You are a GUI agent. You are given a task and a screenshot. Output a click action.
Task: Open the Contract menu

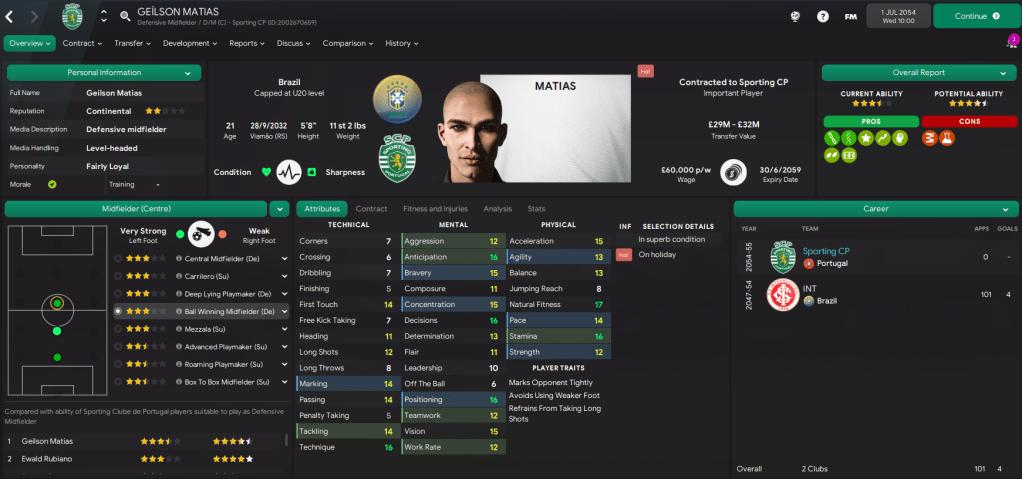82,43
